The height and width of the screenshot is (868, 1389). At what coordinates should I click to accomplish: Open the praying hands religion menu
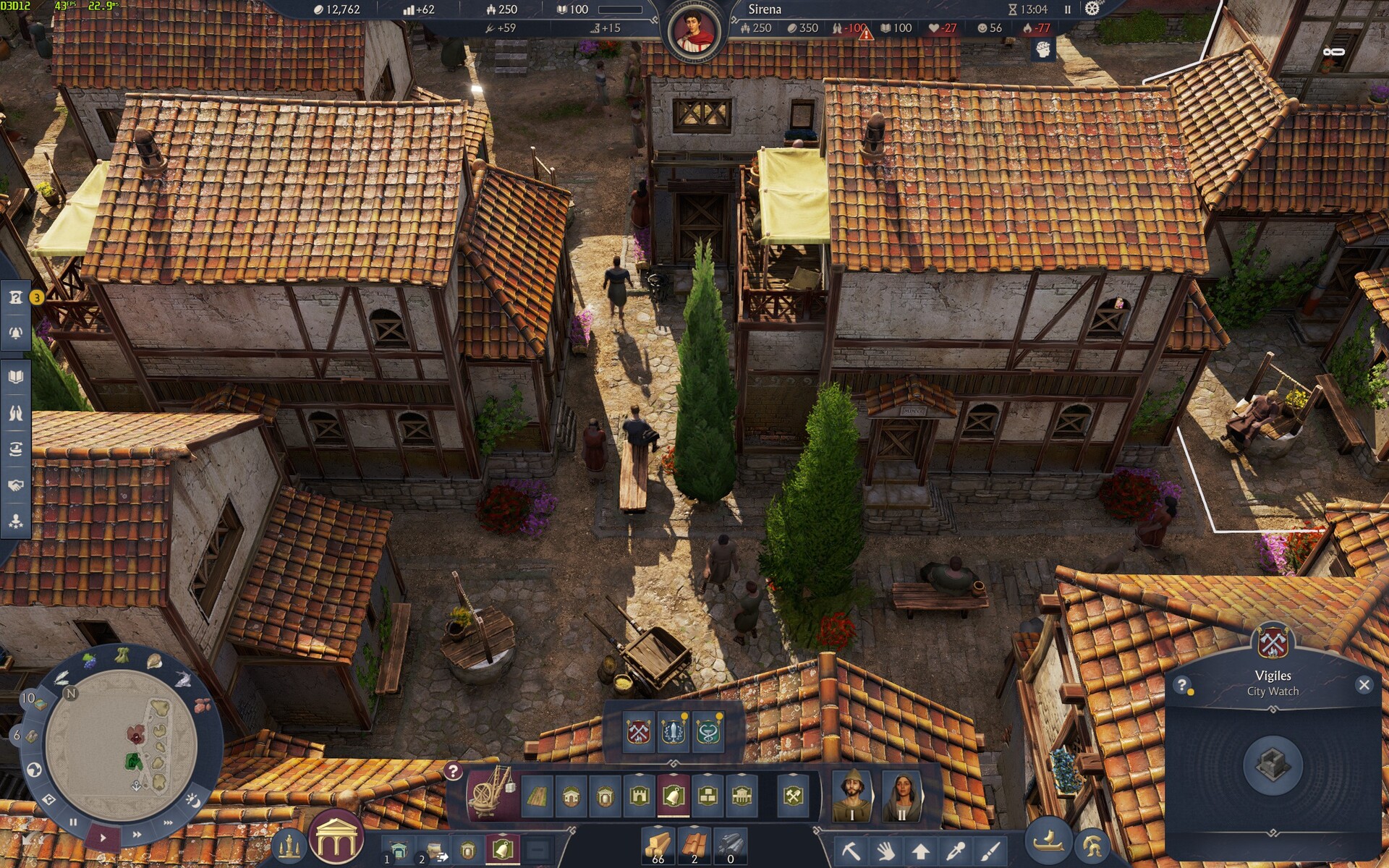[x=16, y=413]
